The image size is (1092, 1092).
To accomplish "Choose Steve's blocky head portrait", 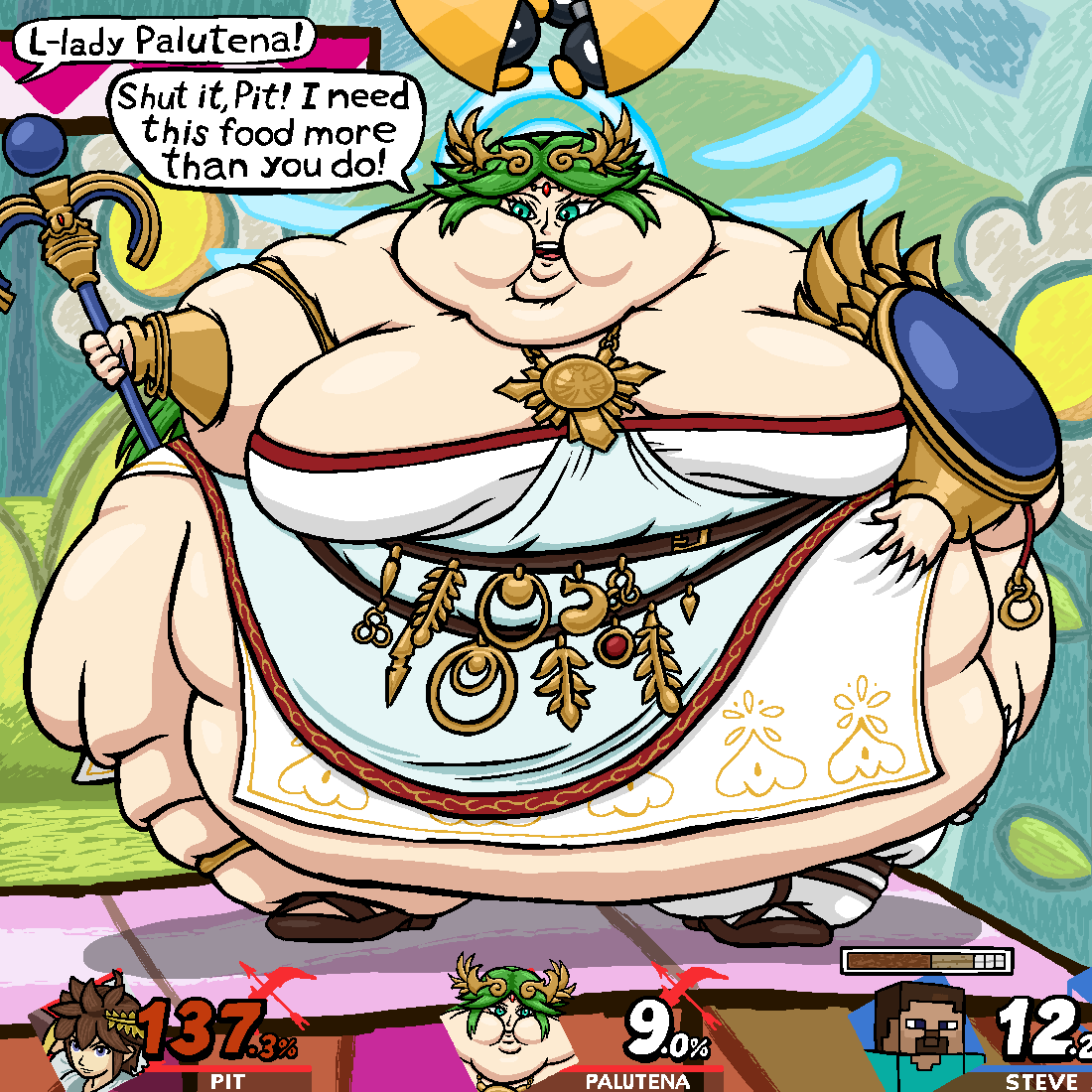I will pos(926,1034).
